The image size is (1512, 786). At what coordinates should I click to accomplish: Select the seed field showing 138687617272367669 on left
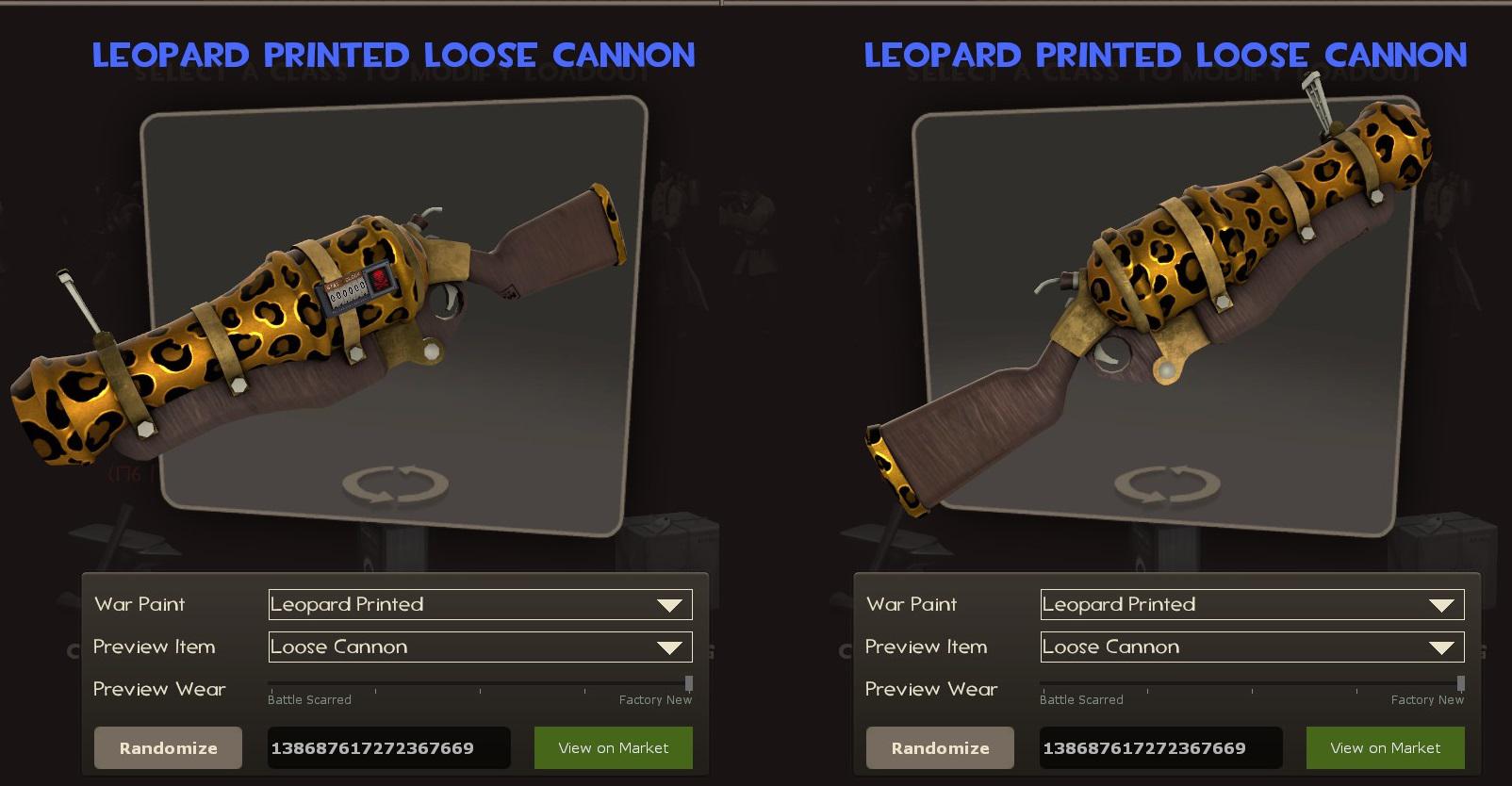[388, 747]
